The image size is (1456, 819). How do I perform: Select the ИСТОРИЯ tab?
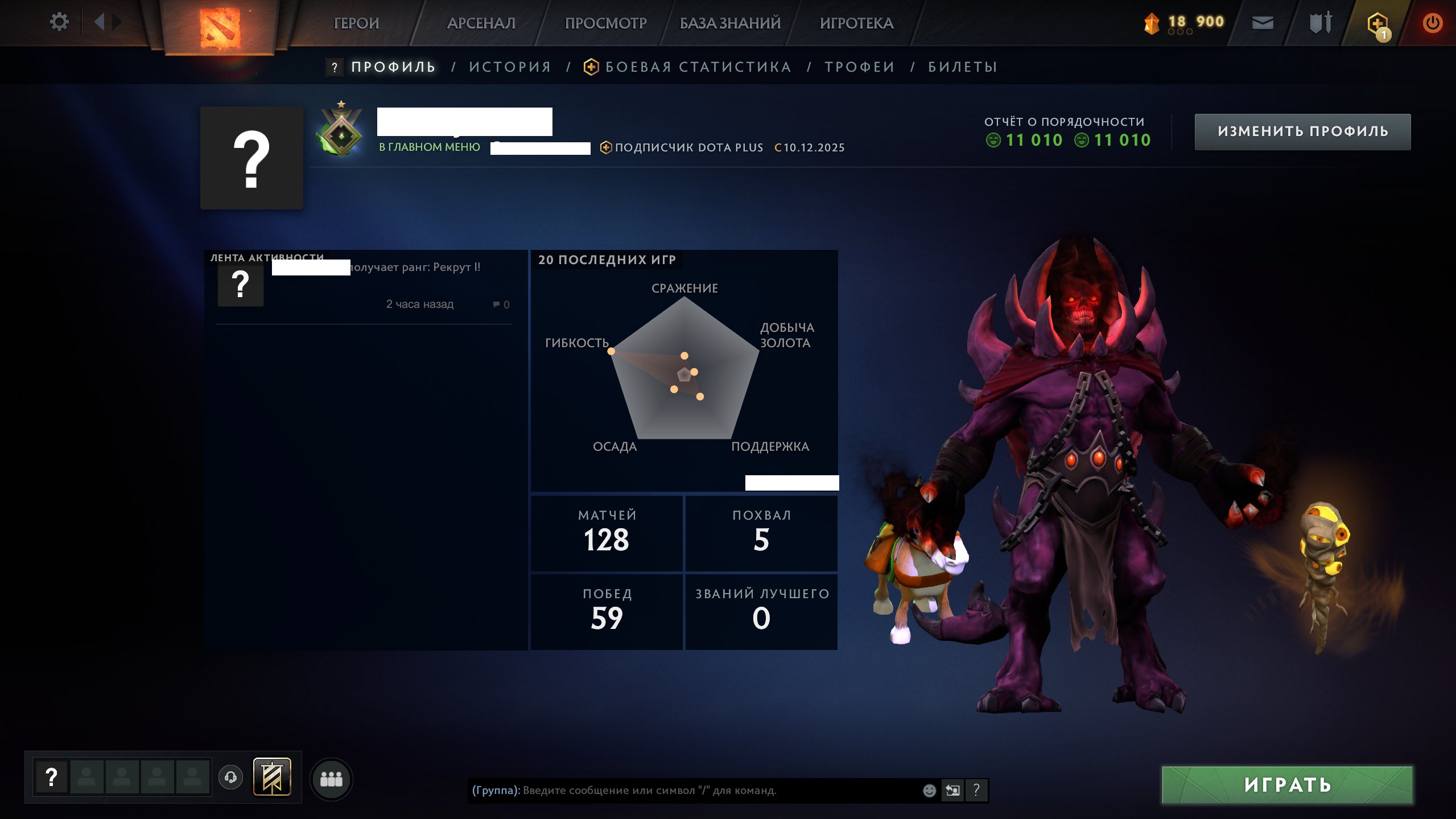pyautogui.click(x=509, y=66)
